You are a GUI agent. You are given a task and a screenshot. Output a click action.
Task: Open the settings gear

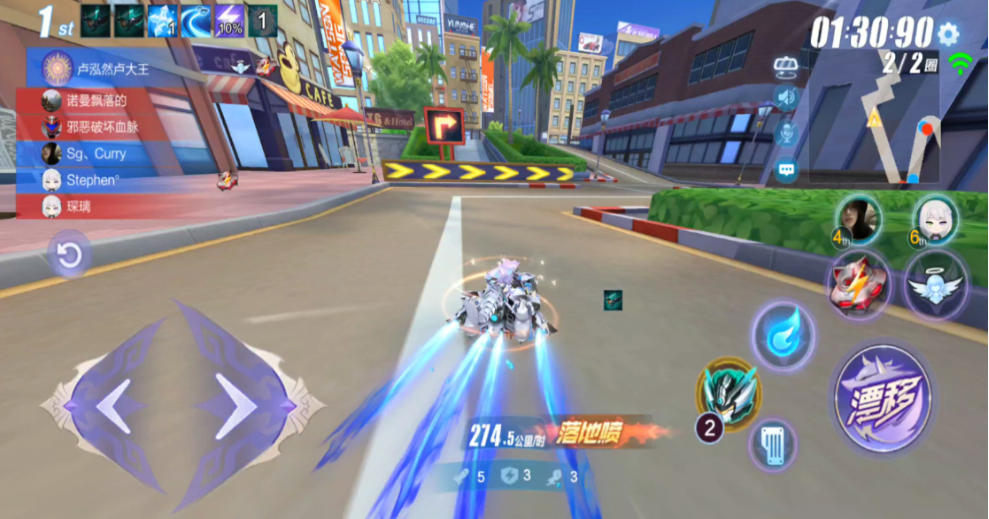[948, 33]
